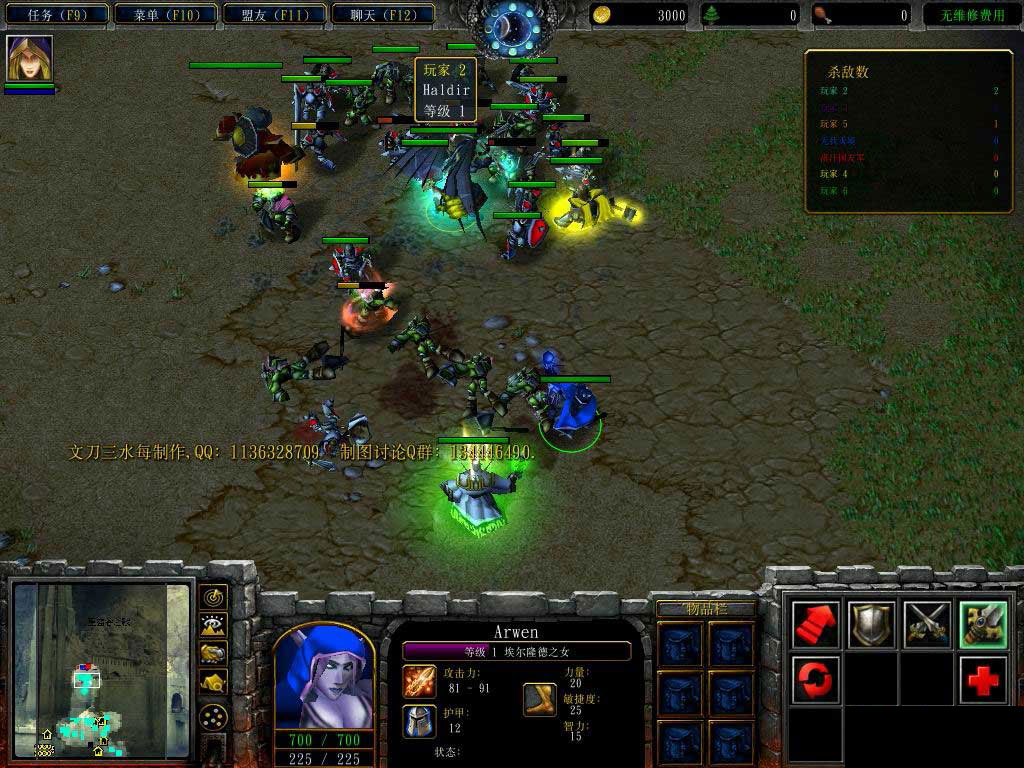Toggle minimap terrain display eye button
Screen dimensions: 1024x768
[213, 626]
